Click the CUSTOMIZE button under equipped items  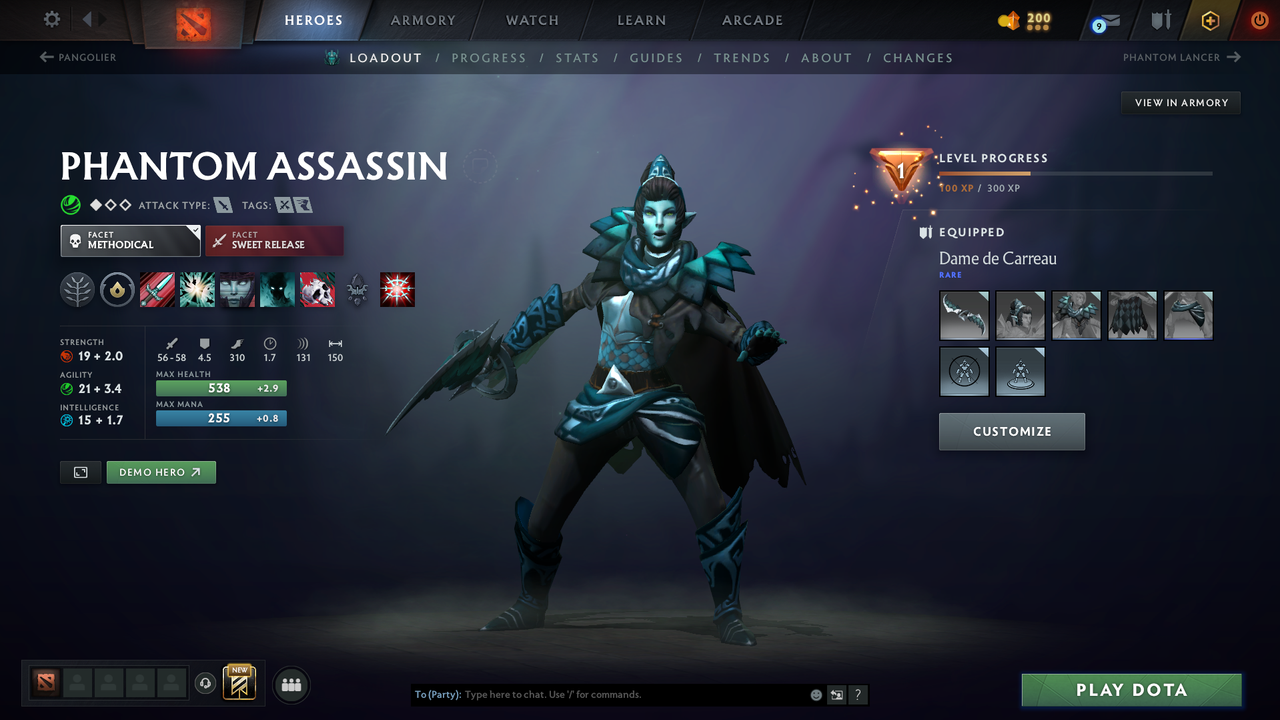(x=1011, y=432)
